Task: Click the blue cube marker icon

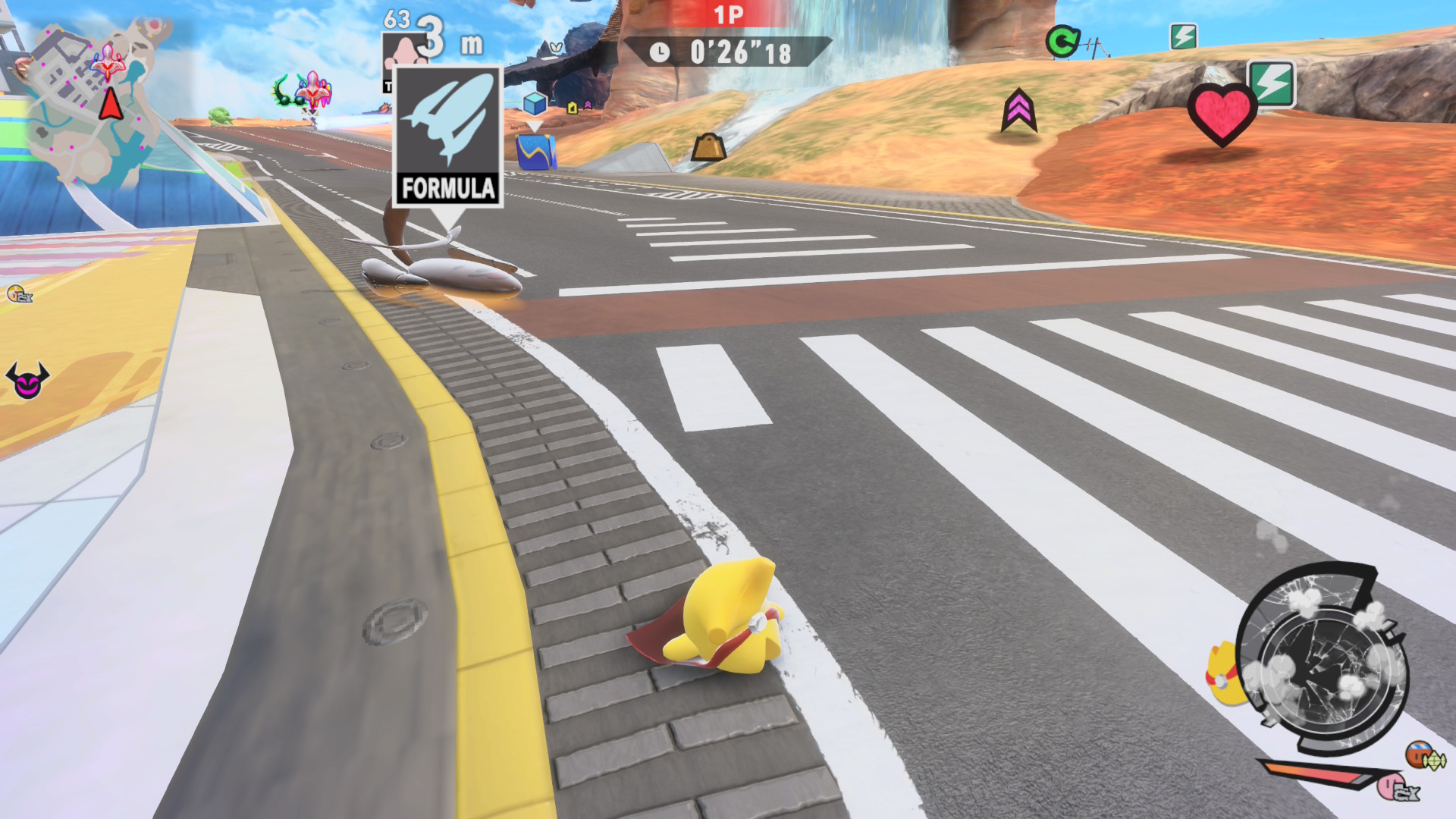Action: point(535,102)
